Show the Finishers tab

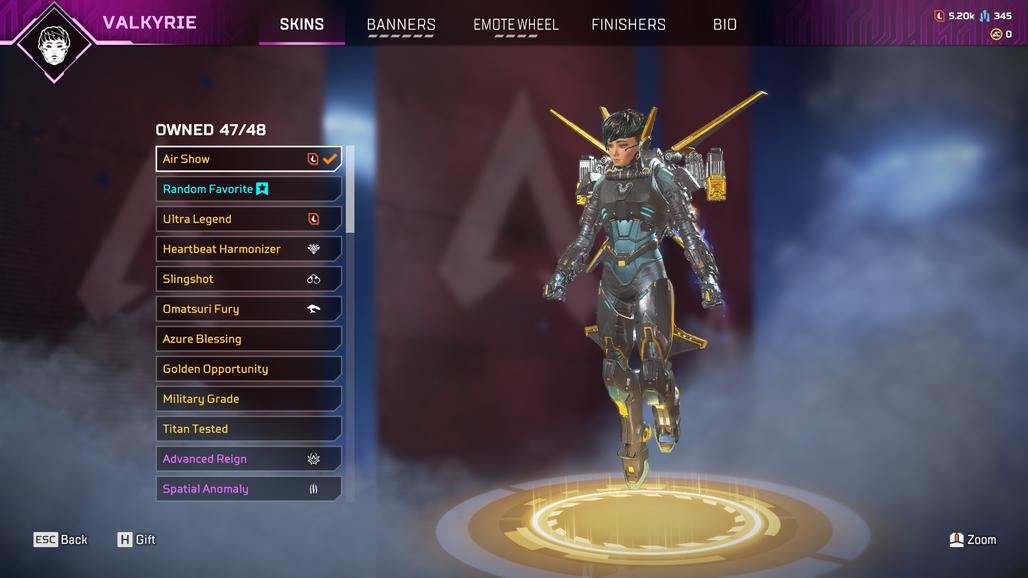click(628, 24)
